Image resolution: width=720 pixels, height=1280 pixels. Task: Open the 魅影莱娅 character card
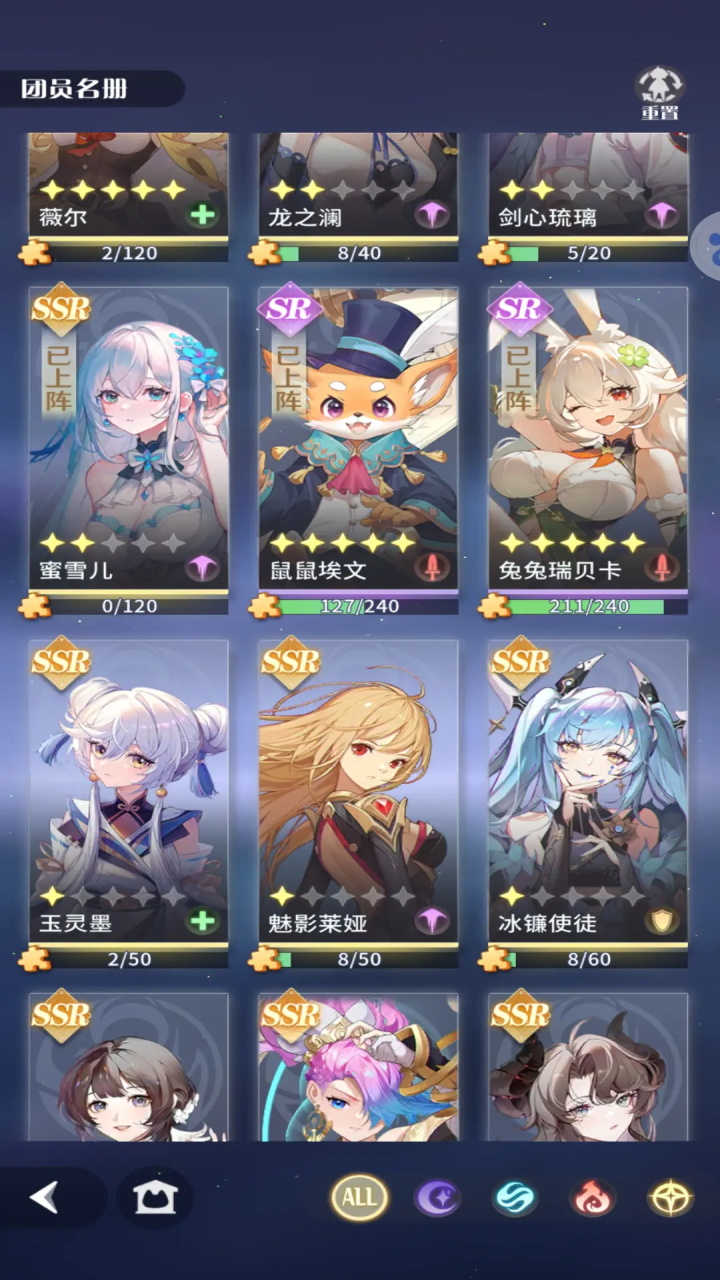[x=358, y=790]
